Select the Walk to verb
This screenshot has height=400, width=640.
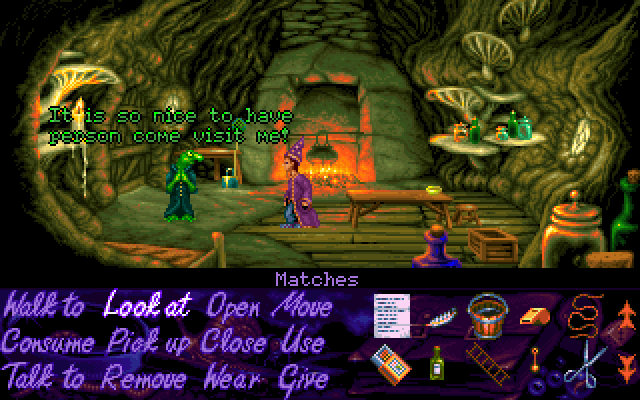pyautogui.click(x=44, y=307)
